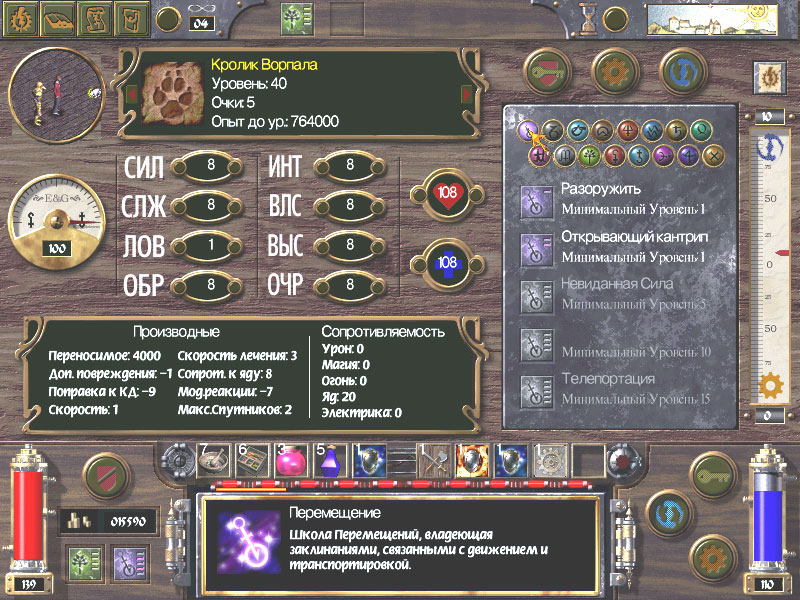Click the ИНТ intelligence value field
This screenshot has height=600, width=800.
pyautogui.click(x=351, y=166)
